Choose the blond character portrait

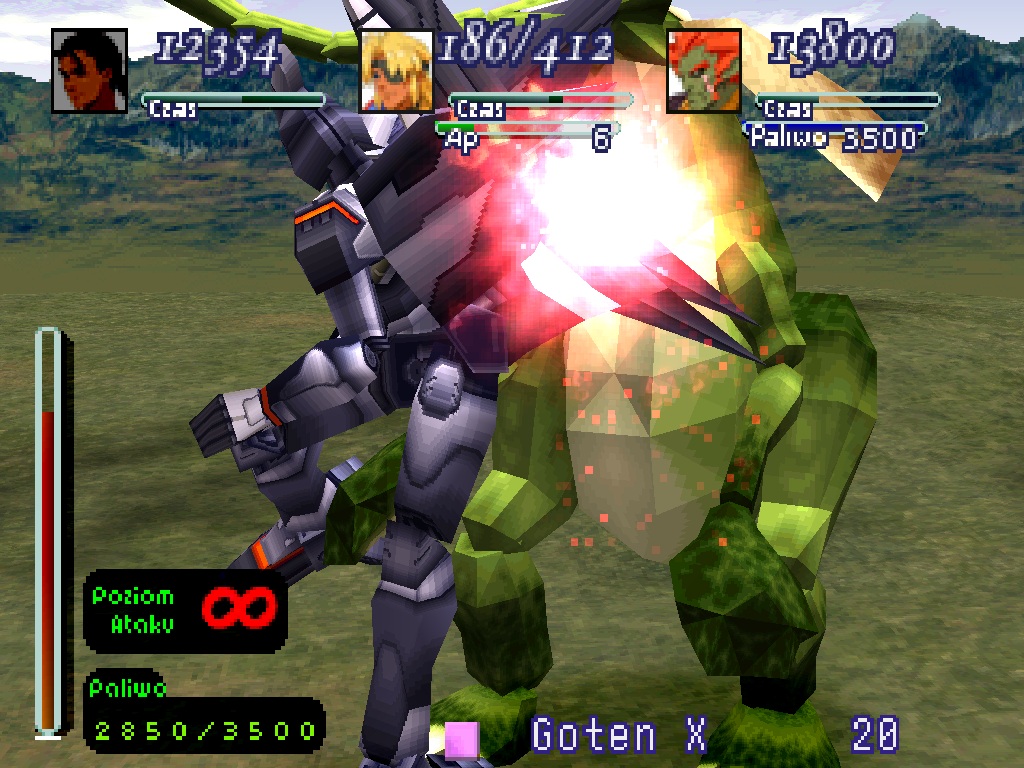tap(397, 71)
